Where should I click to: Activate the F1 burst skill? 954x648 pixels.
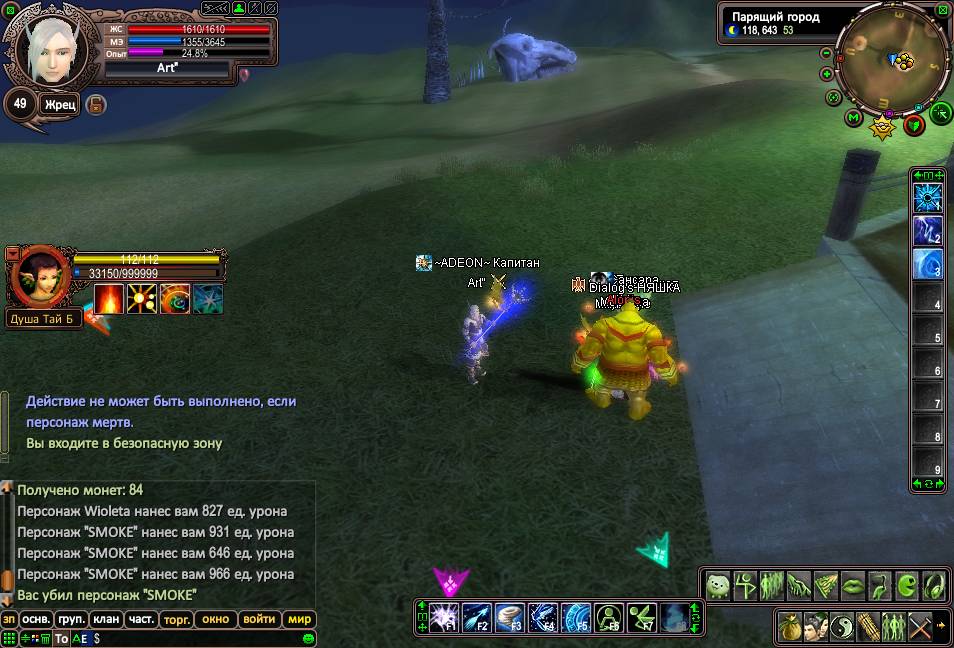tap(446, 617)
